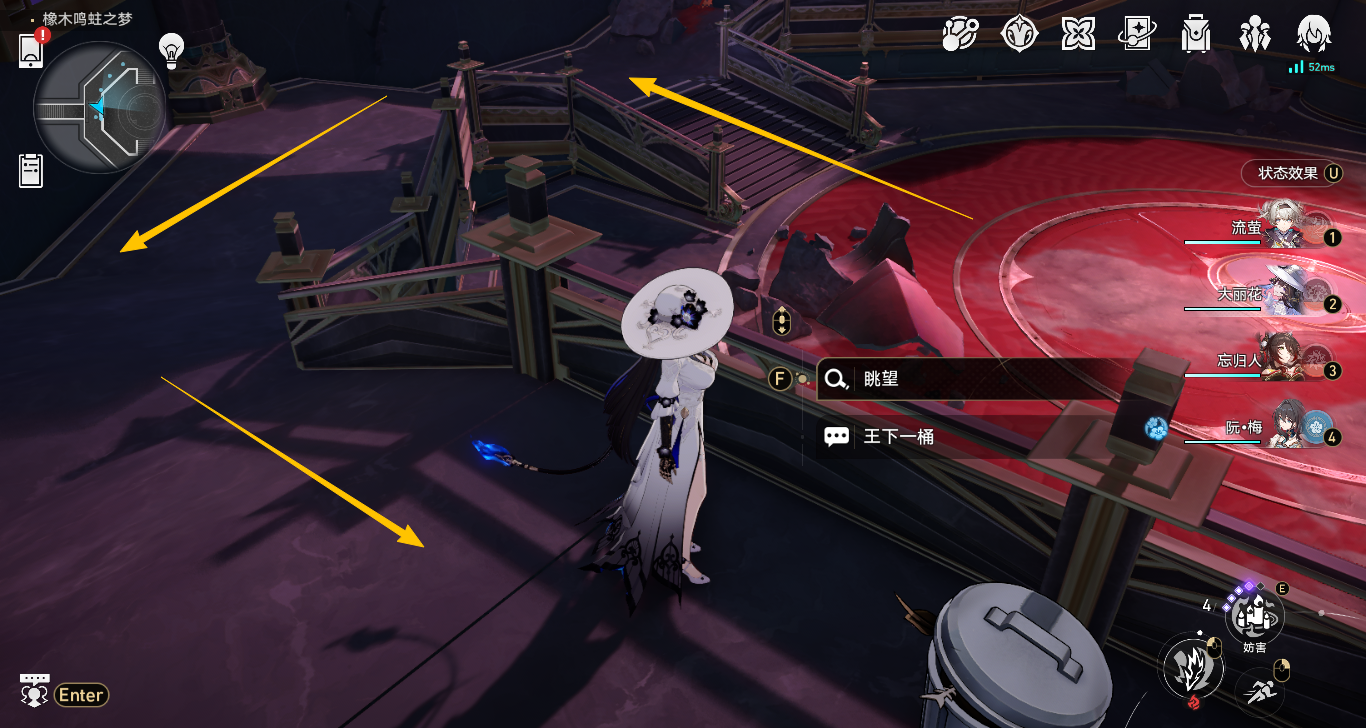Open the phone menu icon
Image resolution: width=1366 pixels, height=728 pixels.
tap(32, 49)
